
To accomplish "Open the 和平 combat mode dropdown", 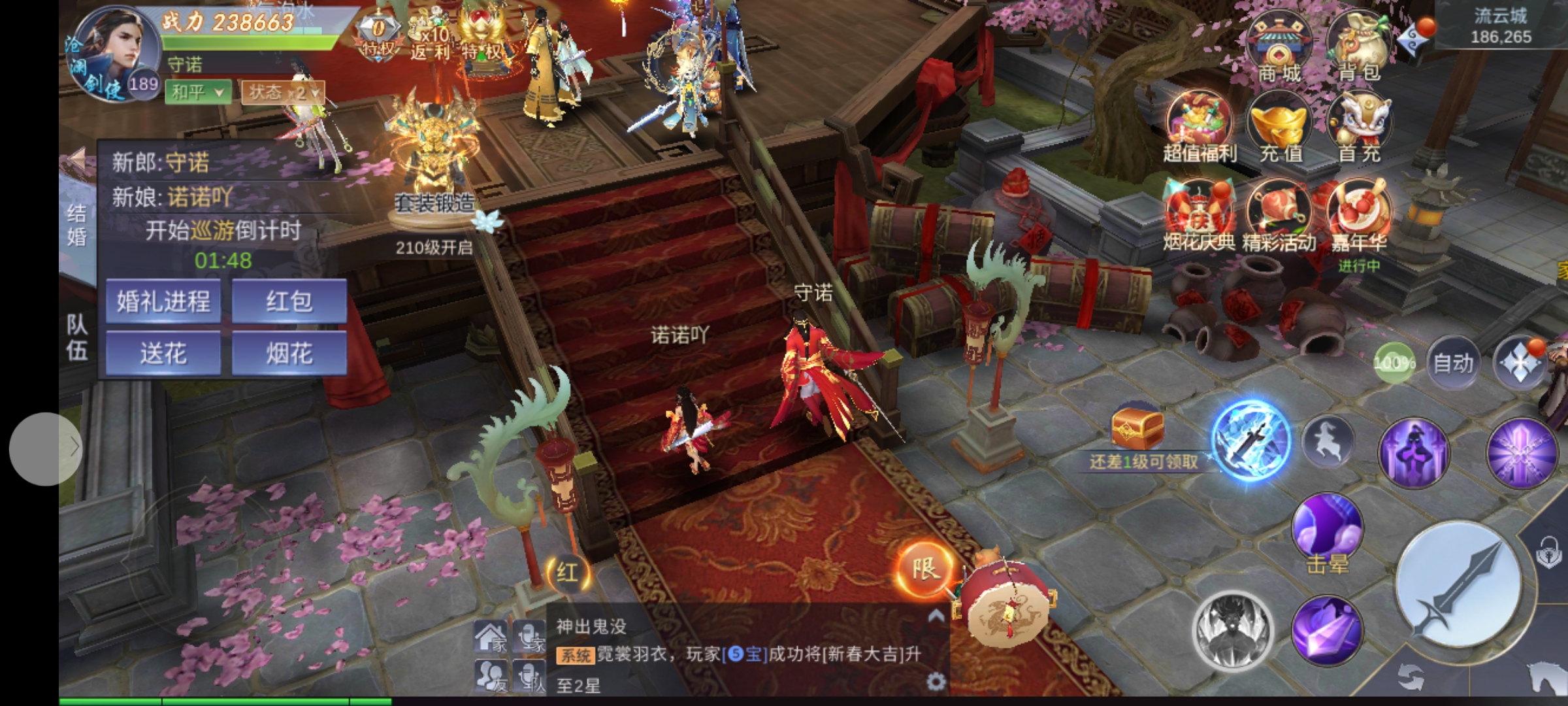I will pyautogui.click(x=198, y=92).
